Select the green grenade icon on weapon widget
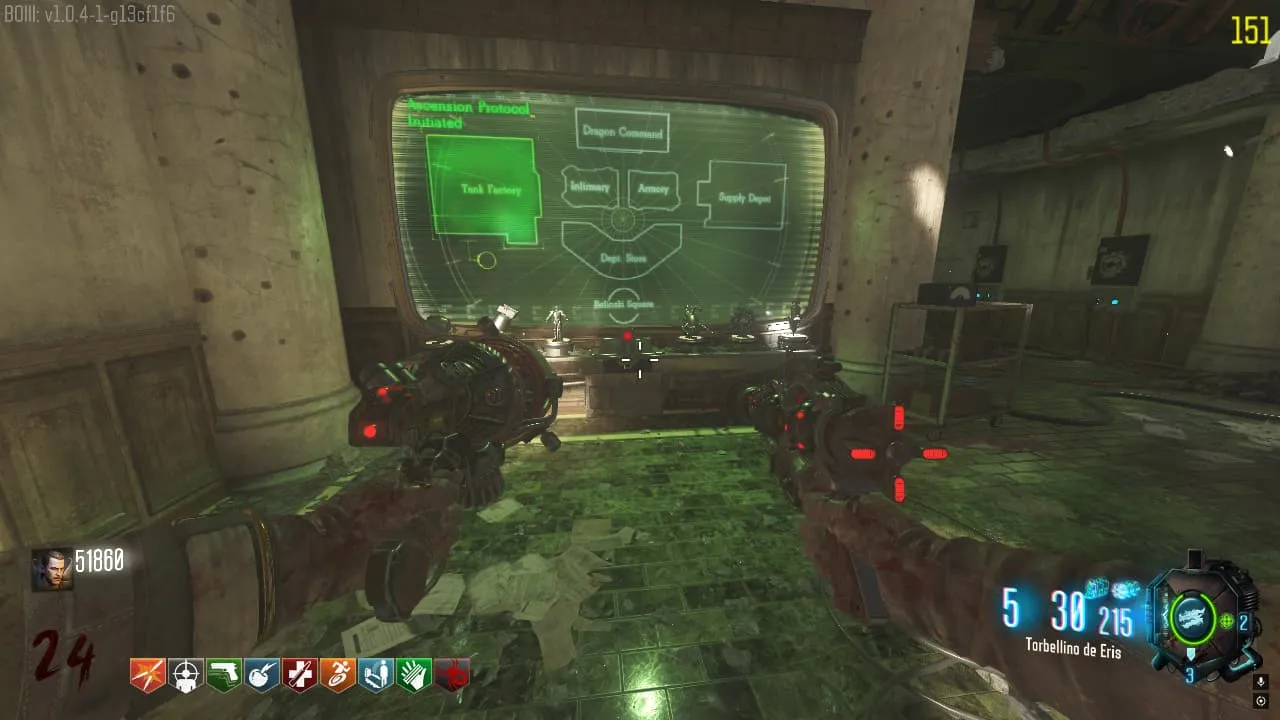 pos(1226,622)
